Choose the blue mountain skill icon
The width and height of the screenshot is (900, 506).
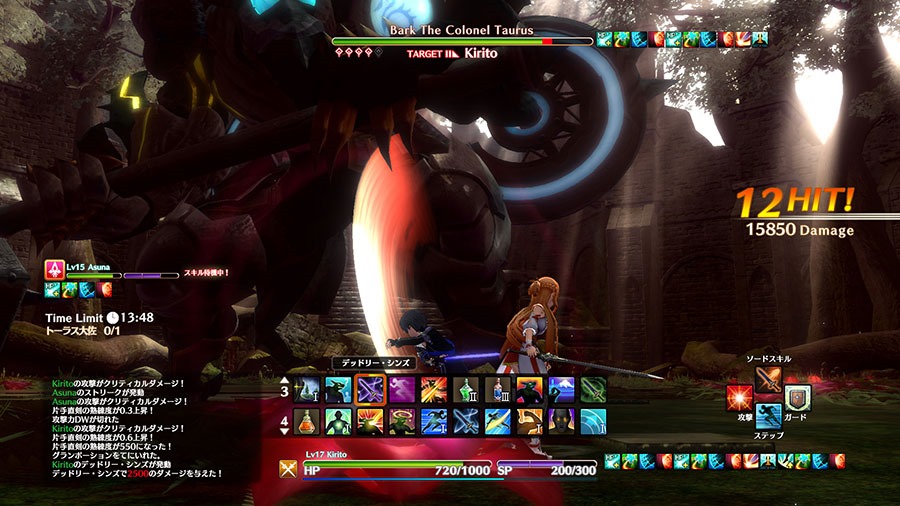[x=561, y=390]
